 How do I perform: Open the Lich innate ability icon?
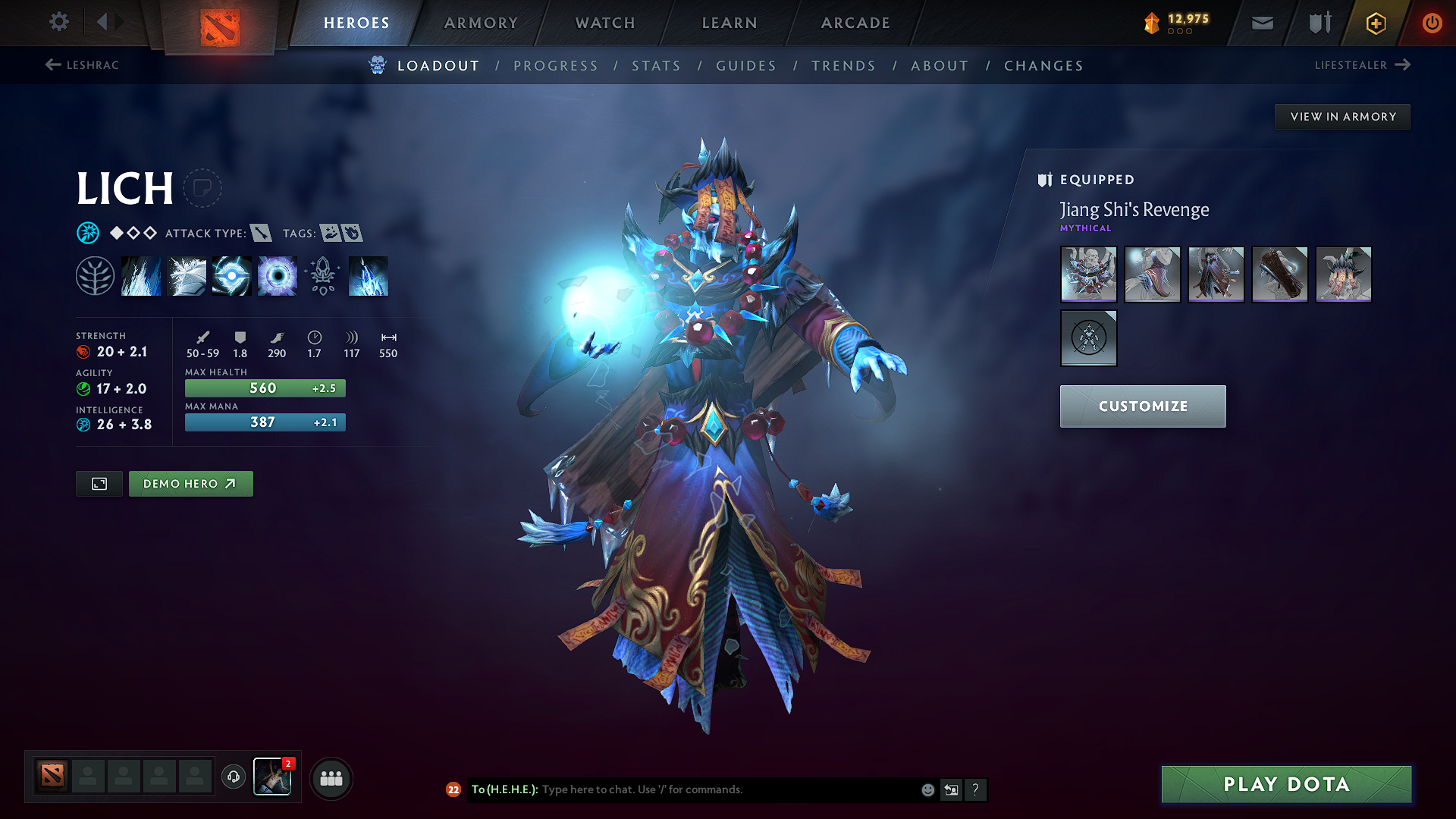tap(96, 275)
